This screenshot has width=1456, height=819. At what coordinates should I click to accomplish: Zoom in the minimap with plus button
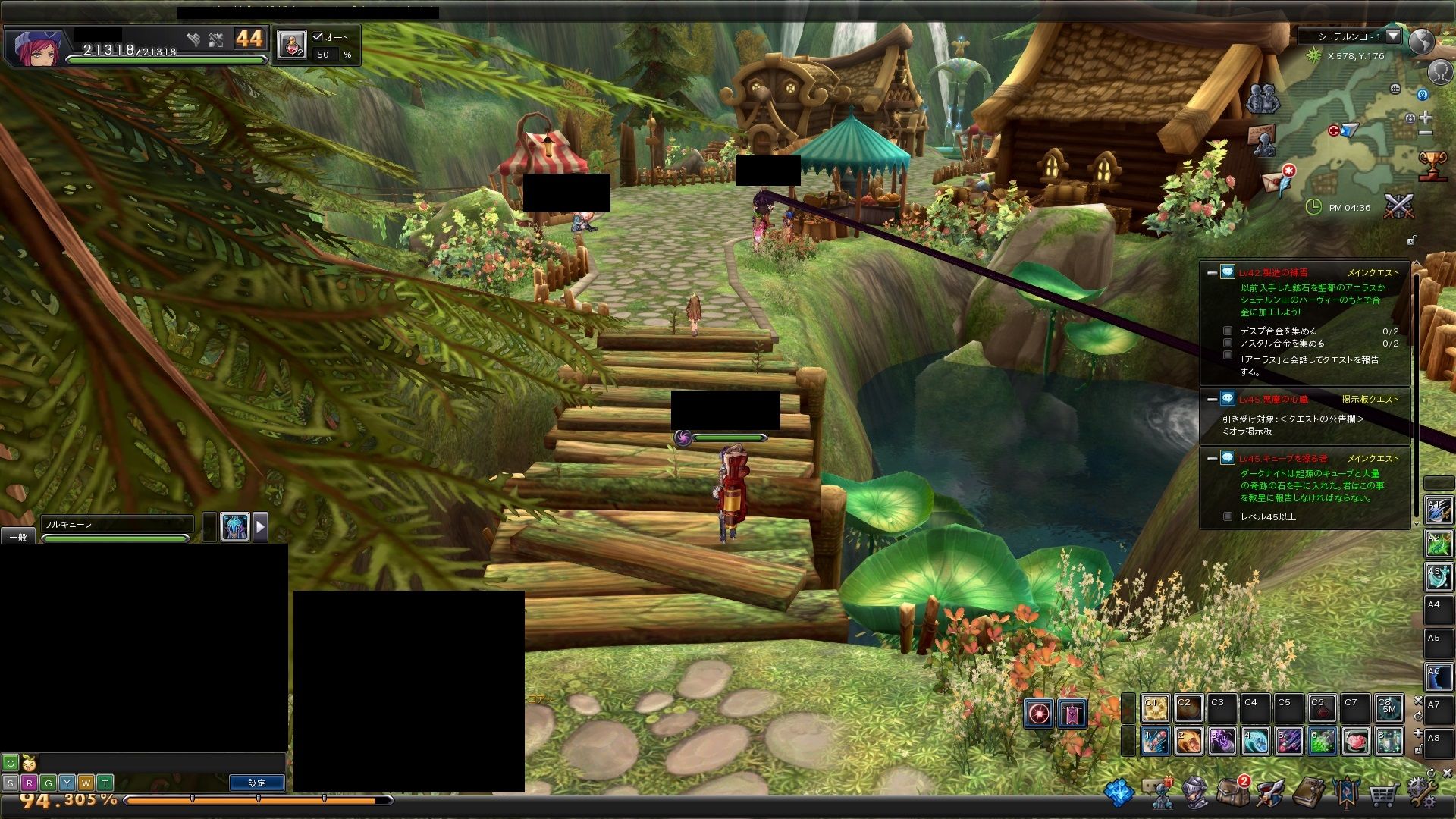(x=1426, y=118)
